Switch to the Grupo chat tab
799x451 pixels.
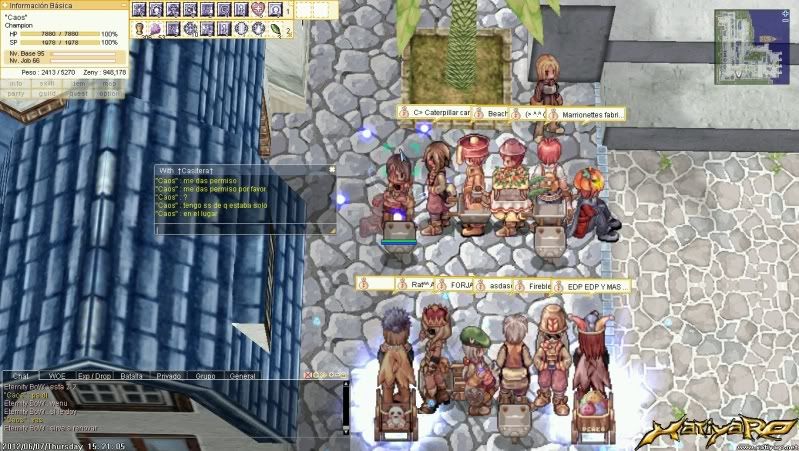206,376
